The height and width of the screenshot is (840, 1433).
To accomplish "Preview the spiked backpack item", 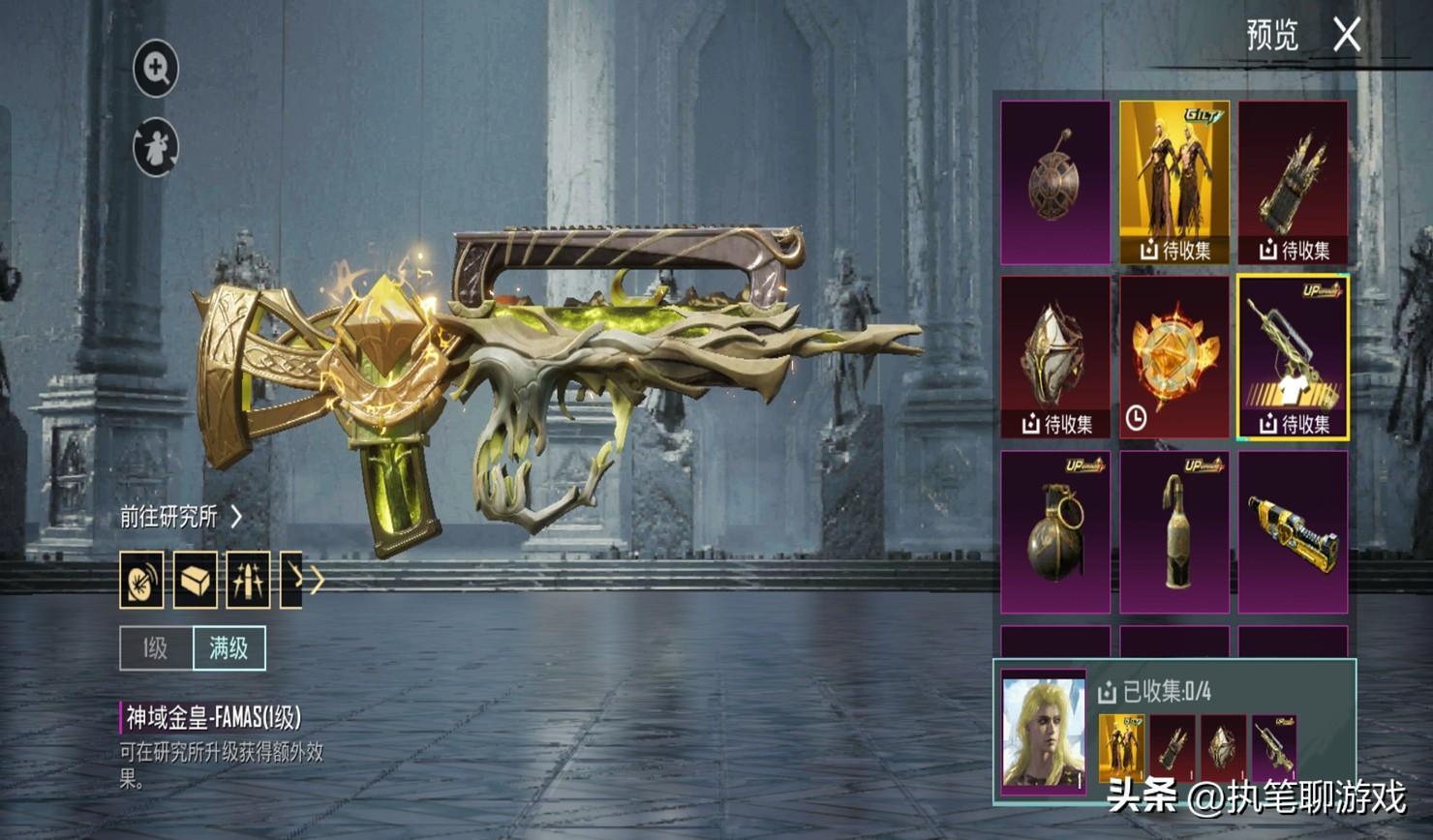I will pos(1293,182).
